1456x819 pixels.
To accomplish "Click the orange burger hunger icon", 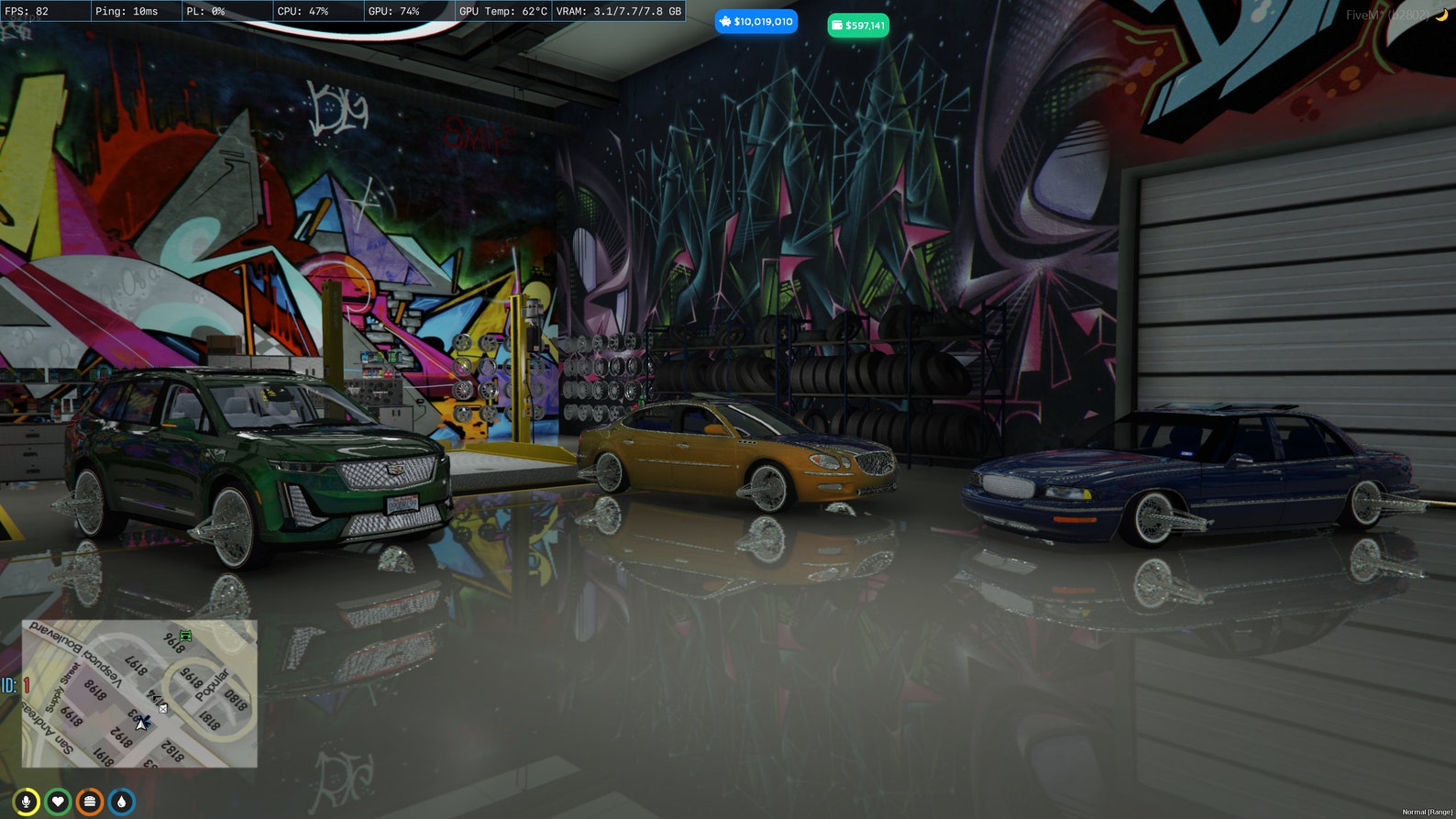I will click(90, 800).
